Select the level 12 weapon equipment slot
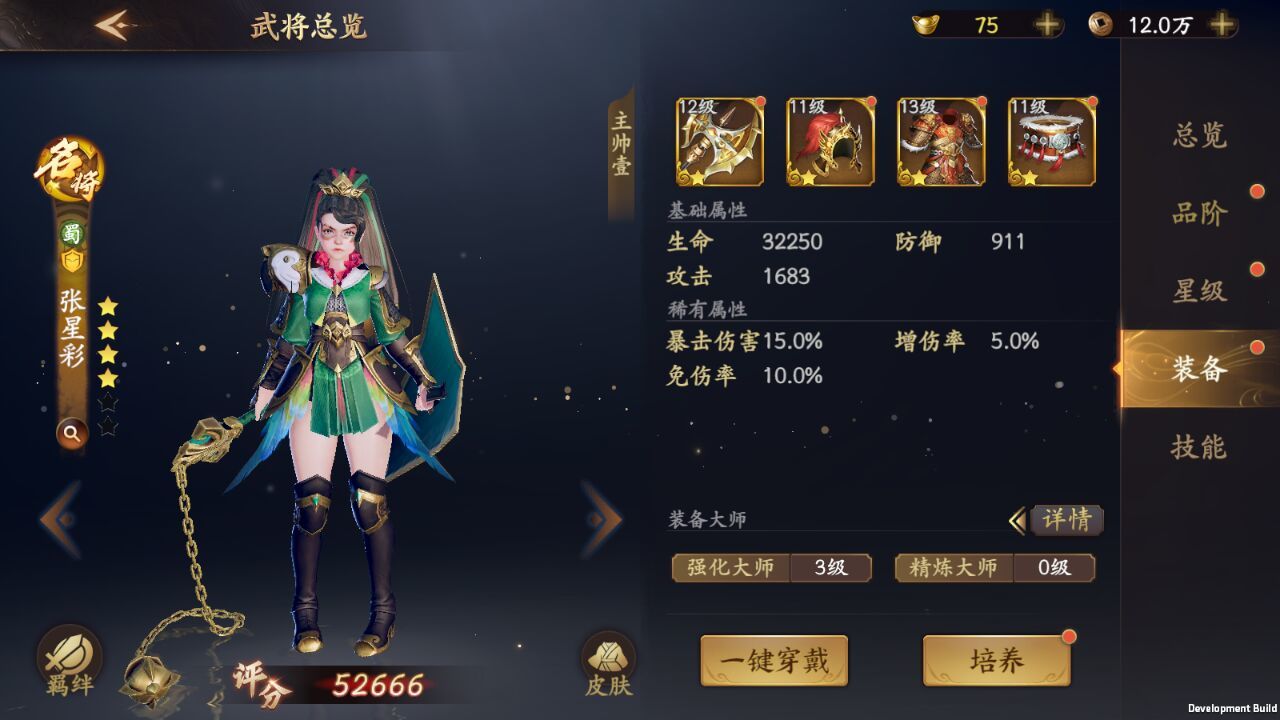Screen dimensions: 1280x720 717,143
